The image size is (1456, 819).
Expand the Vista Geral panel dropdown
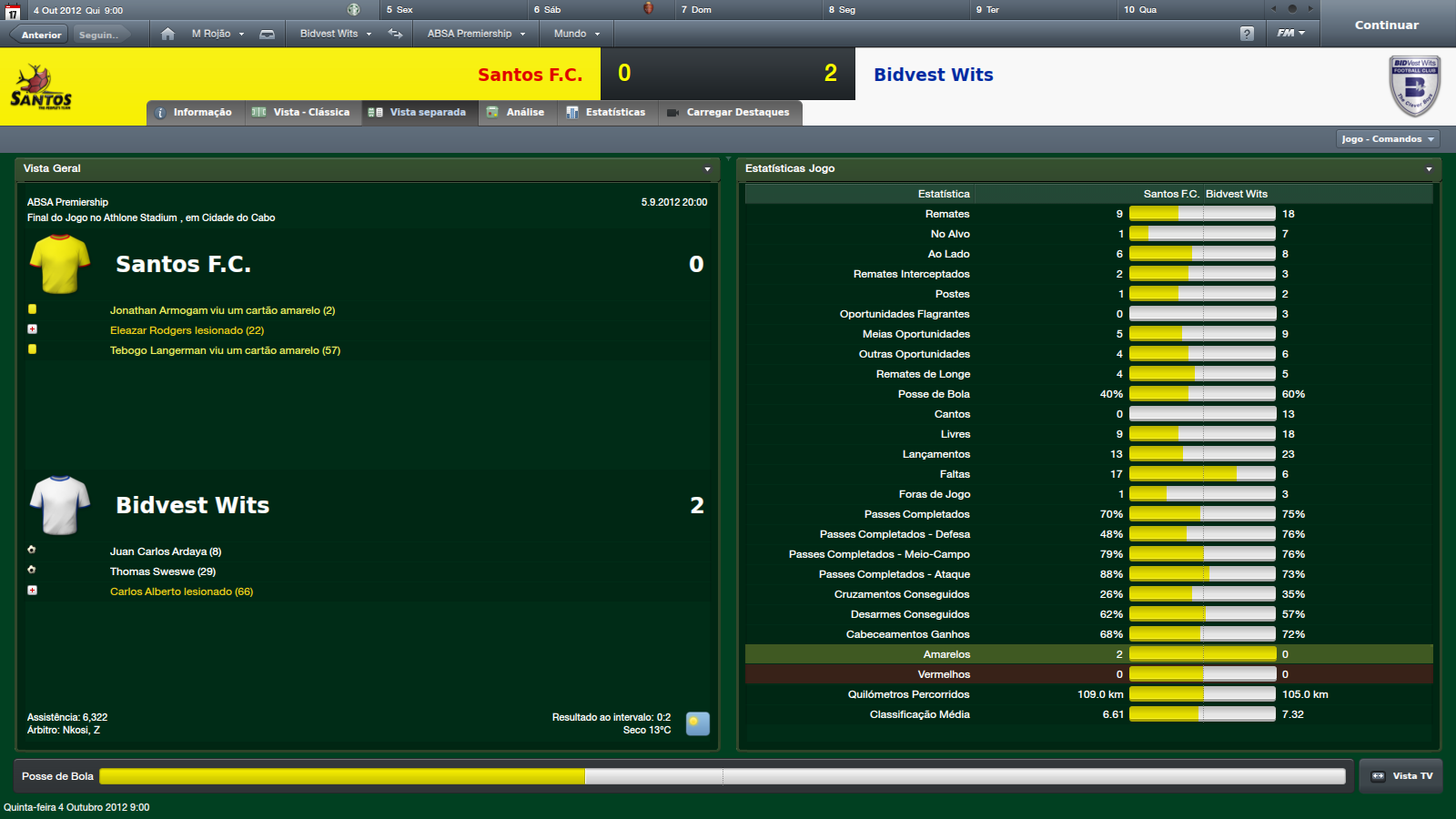tap(707, 169)
